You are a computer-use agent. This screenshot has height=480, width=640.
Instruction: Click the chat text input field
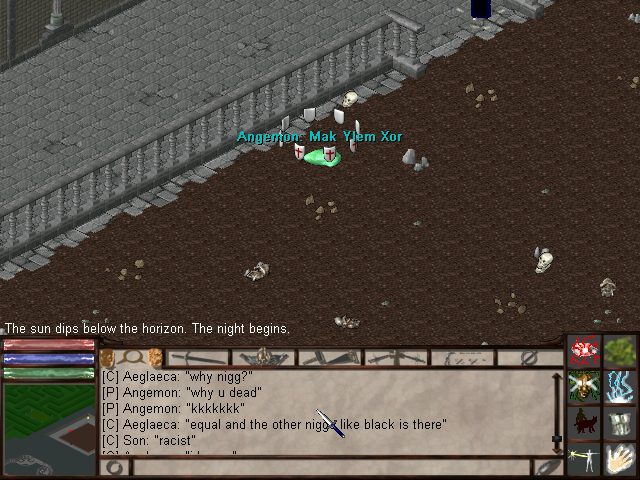[330, 467]
